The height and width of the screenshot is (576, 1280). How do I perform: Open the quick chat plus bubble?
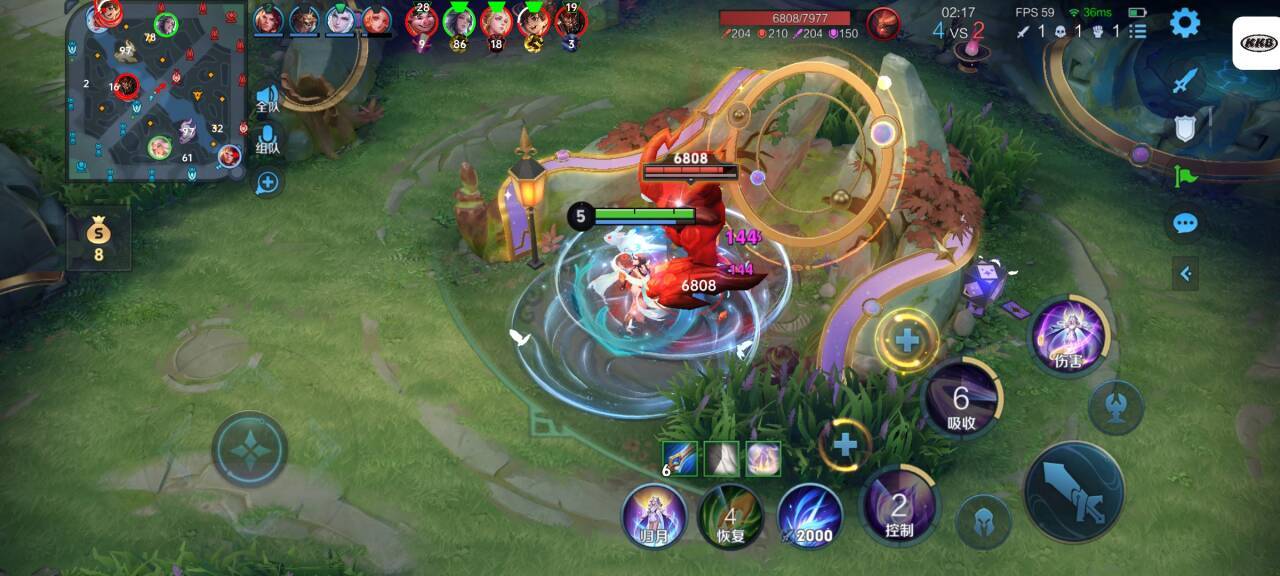click(267, 183)
